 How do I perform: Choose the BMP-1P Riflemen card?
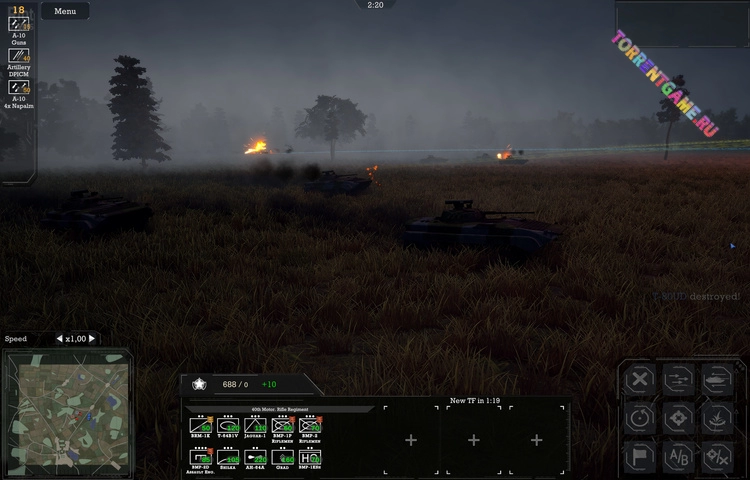pos(282,426)
